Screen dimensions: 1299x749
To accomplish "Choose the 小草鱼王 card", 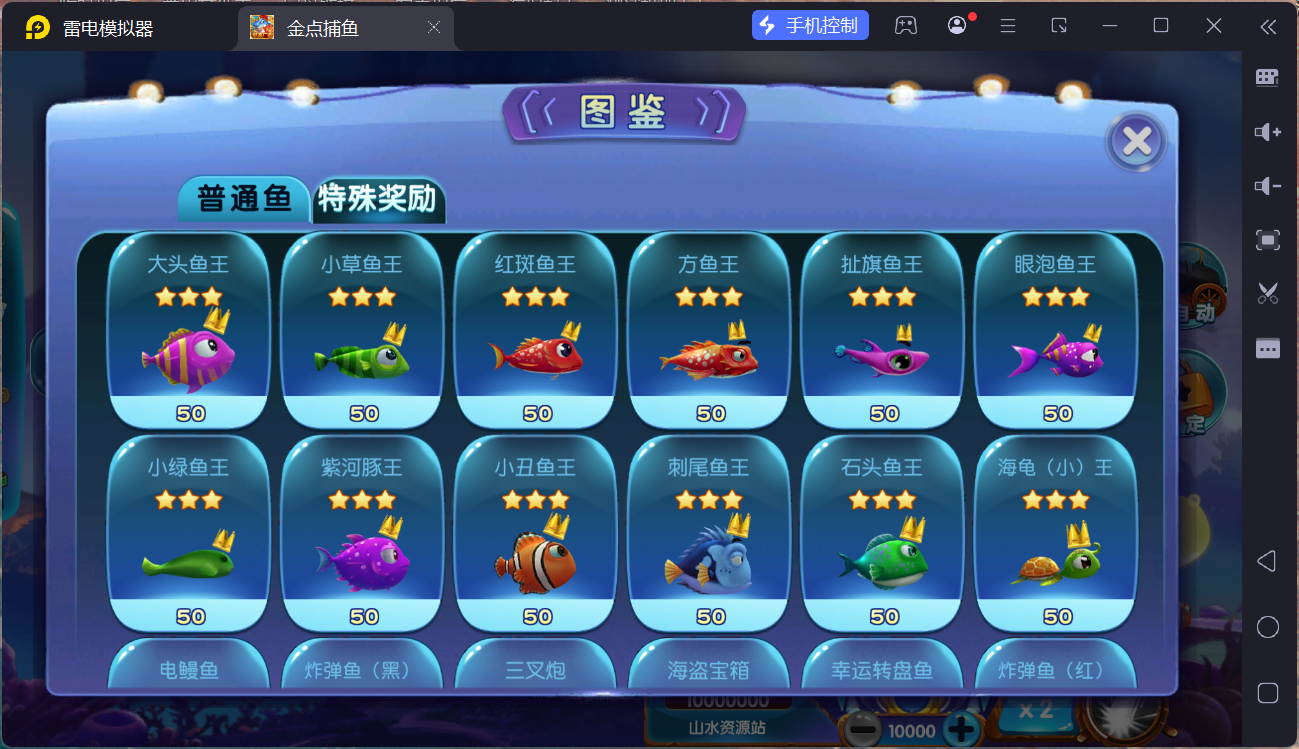I will point(362,330).
